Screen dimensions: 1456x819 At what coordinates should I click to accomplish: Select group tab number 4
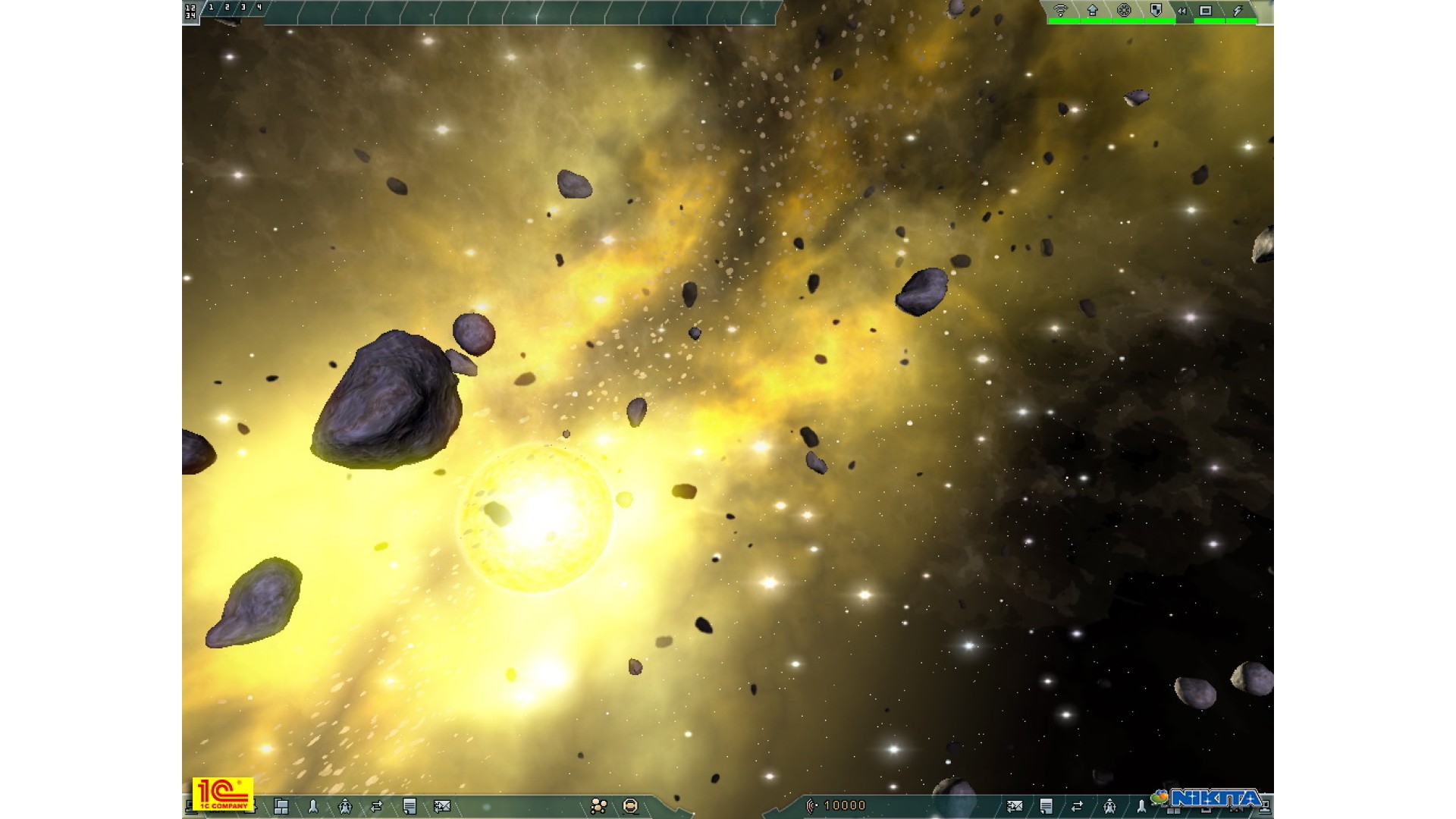pos(259,8)
